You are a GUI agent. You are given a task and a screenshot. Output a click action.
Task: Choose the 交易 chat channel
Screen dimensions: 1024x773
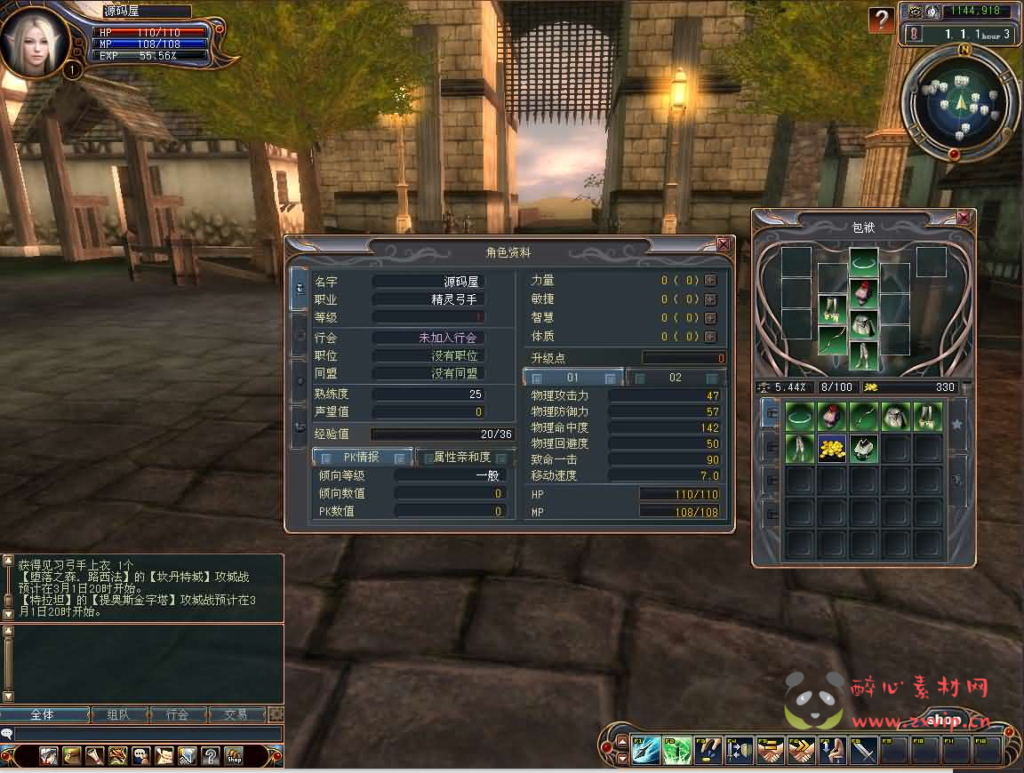pos(236,715)
